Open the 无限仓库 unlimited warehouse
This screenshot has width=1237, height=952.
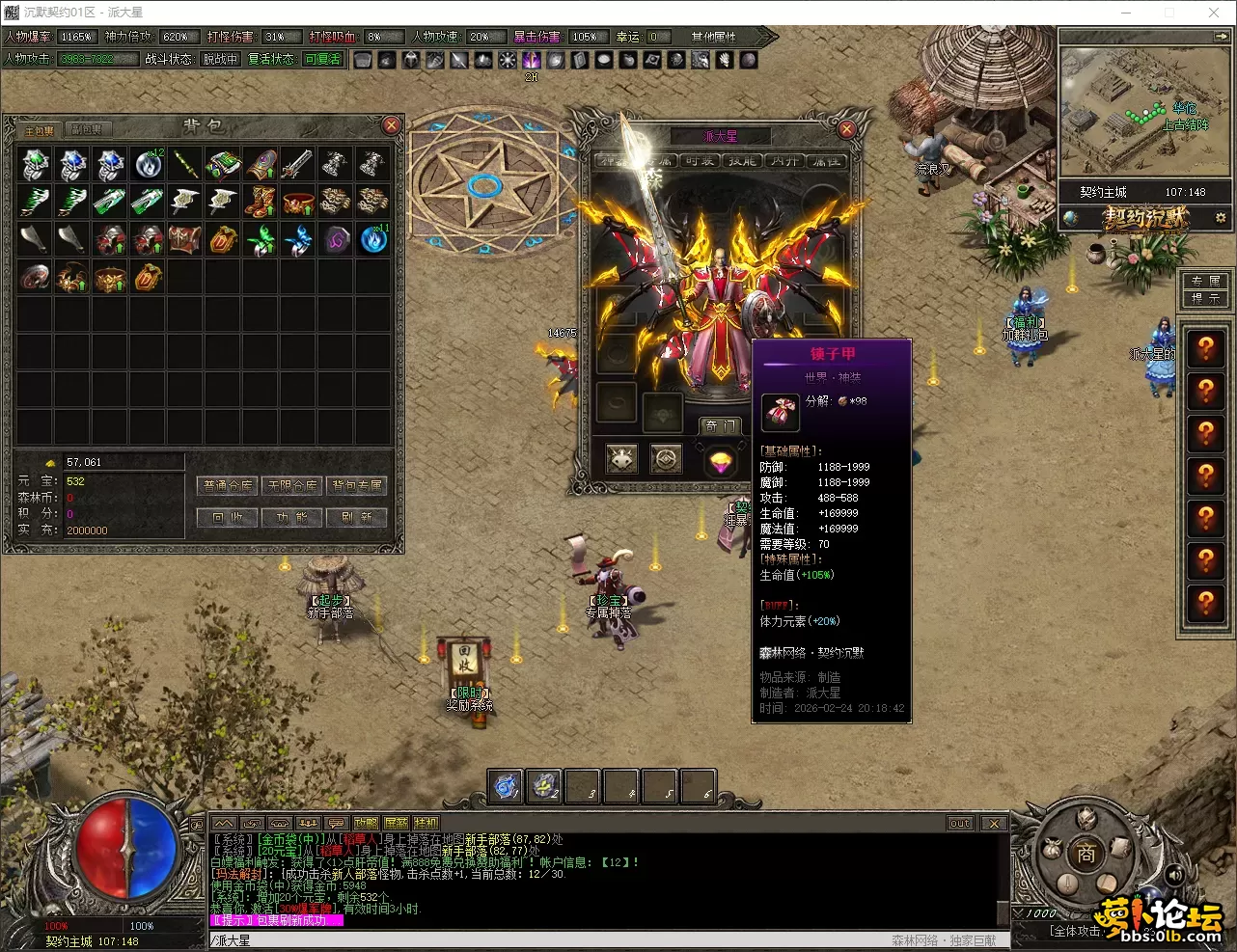292,485
